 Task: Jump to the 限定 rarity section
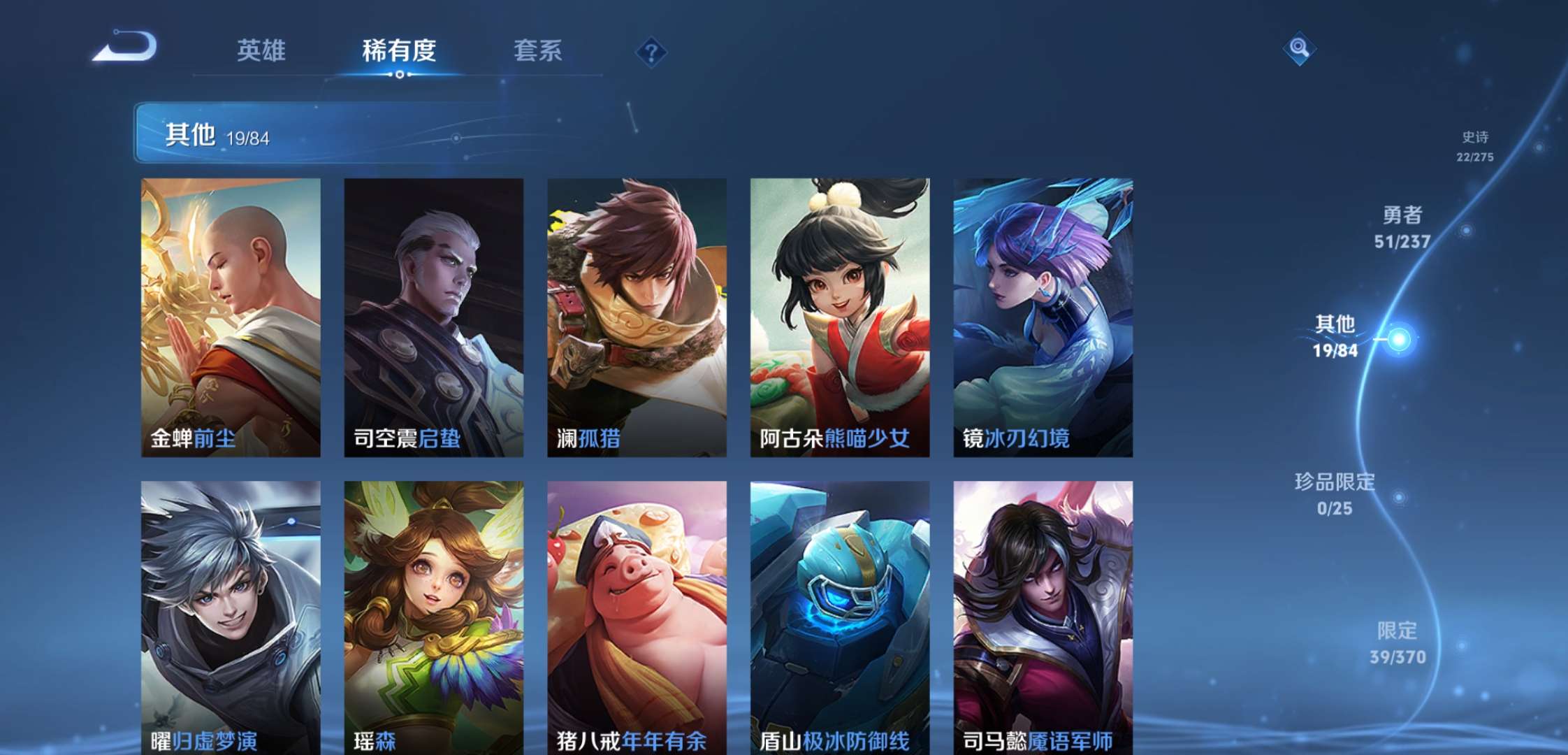click(1397, 642)
